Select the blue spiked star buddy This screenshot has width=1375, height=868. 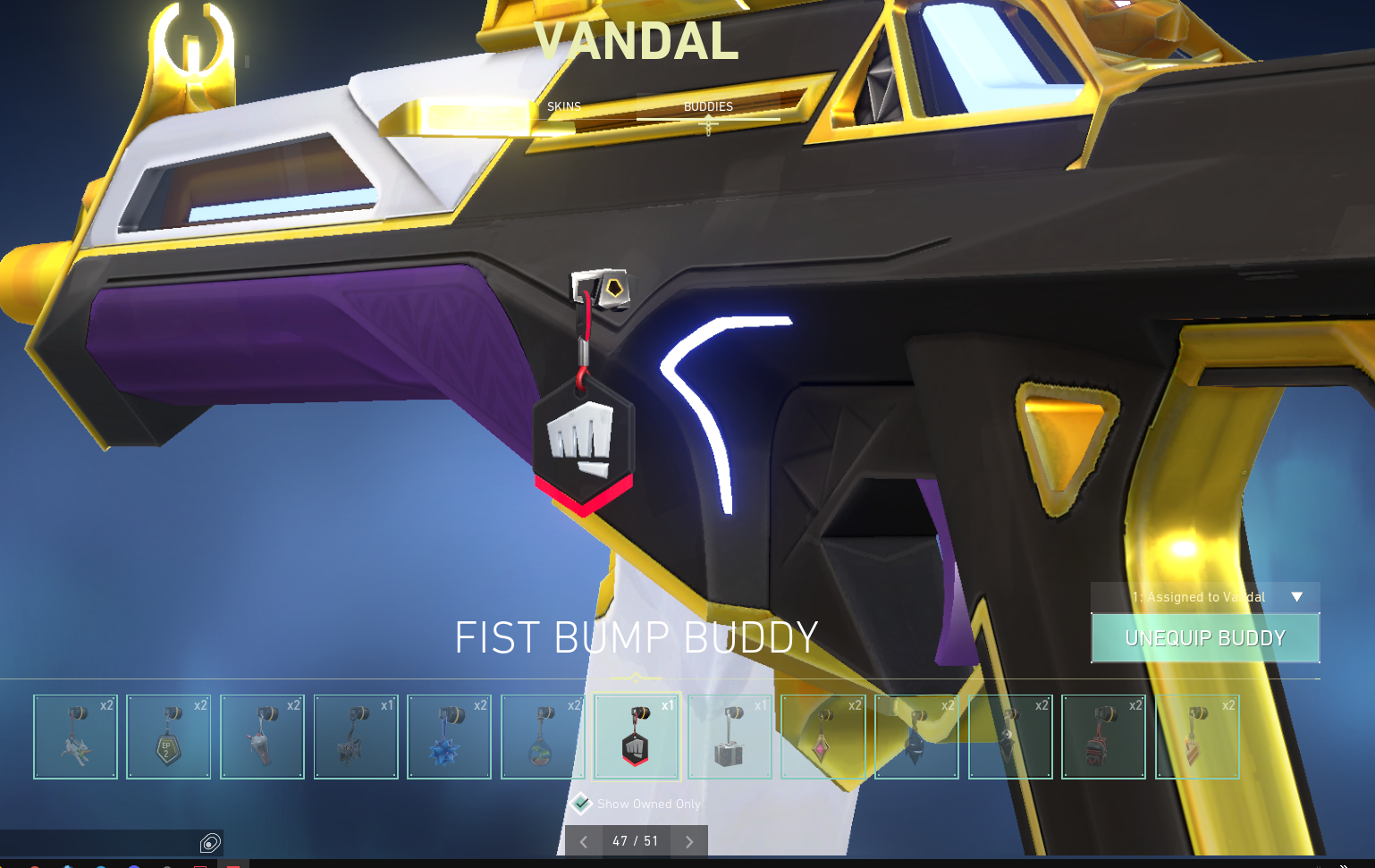click(x=449, y=737)
